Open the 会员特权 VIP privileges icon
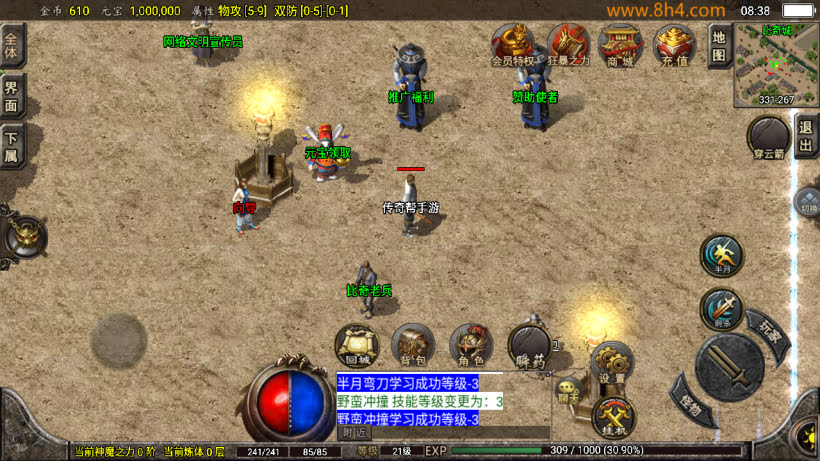This screenshot has width=820, height=461. point(512,45)
